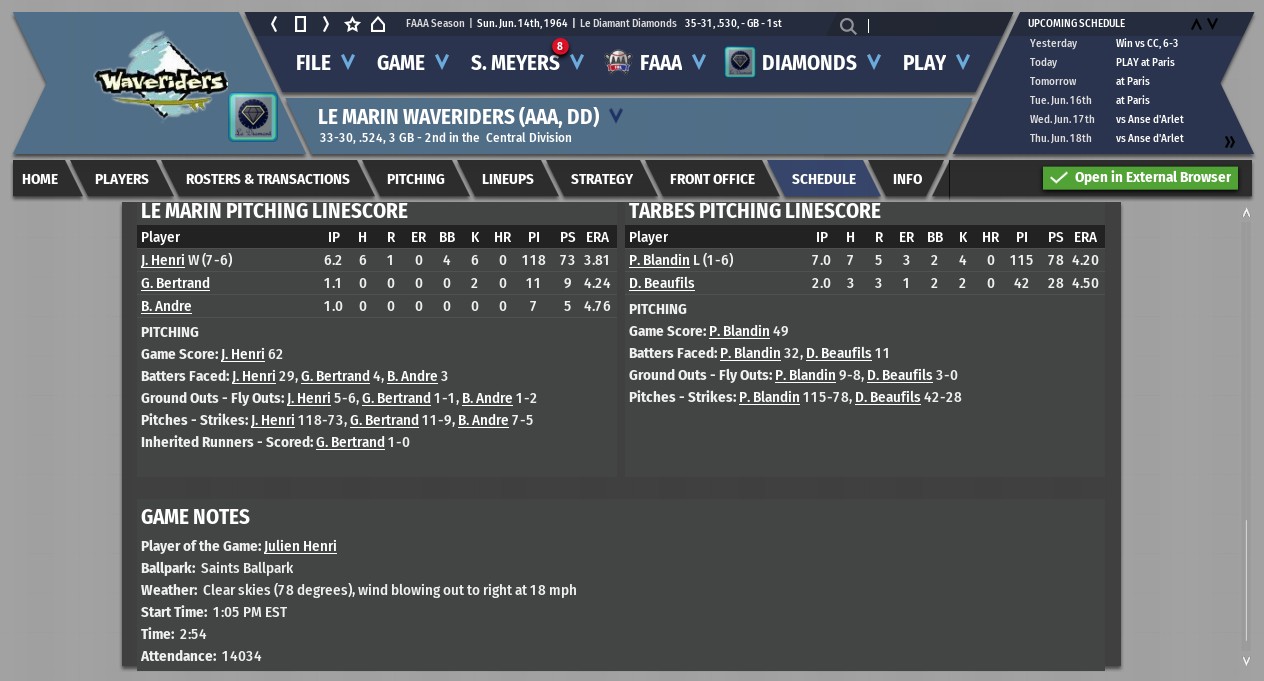Bookmark page with the star icon
Image resolution: width=1264 pixels, height=681 pixels.
352,24
